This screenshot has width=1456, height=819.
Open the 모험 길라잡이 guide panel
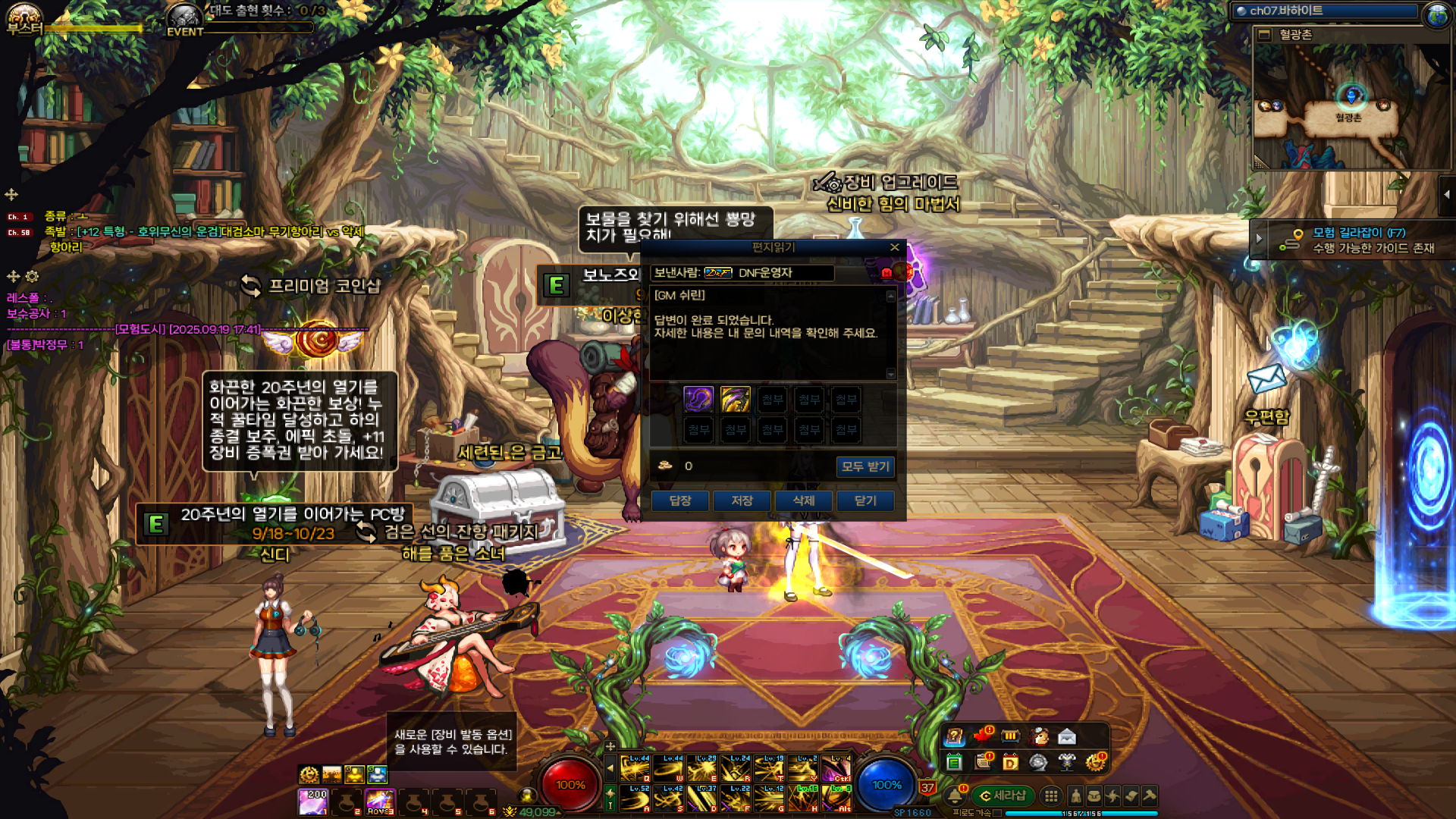point(1357,240)
